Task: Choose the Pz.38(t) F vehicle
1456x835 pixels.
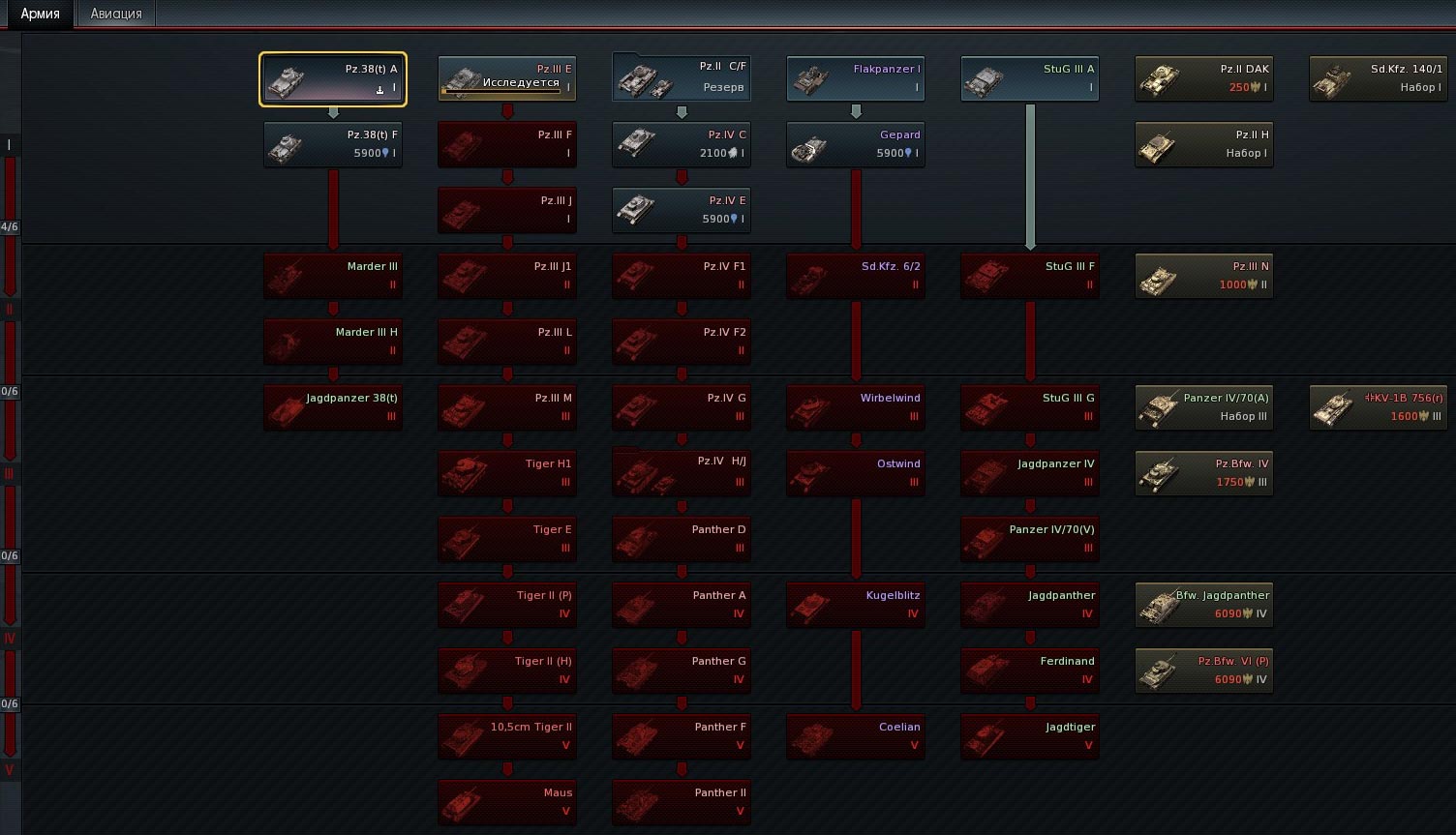Action: [x=333, y=145]
